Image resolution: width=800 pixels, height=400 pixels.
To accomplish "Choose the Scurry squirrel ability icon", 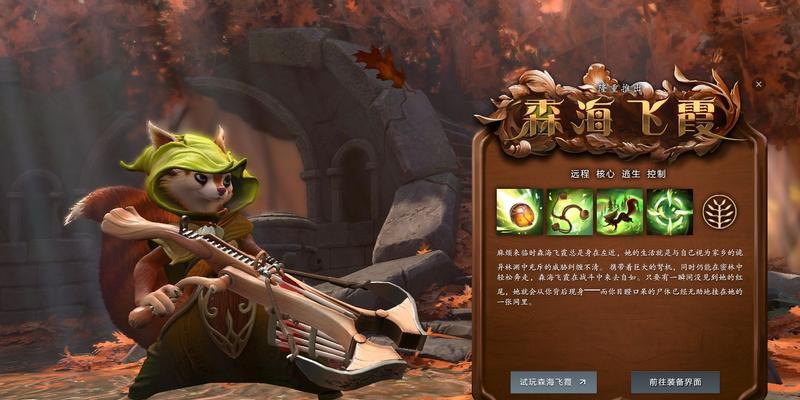I will (x=619, y=212).
